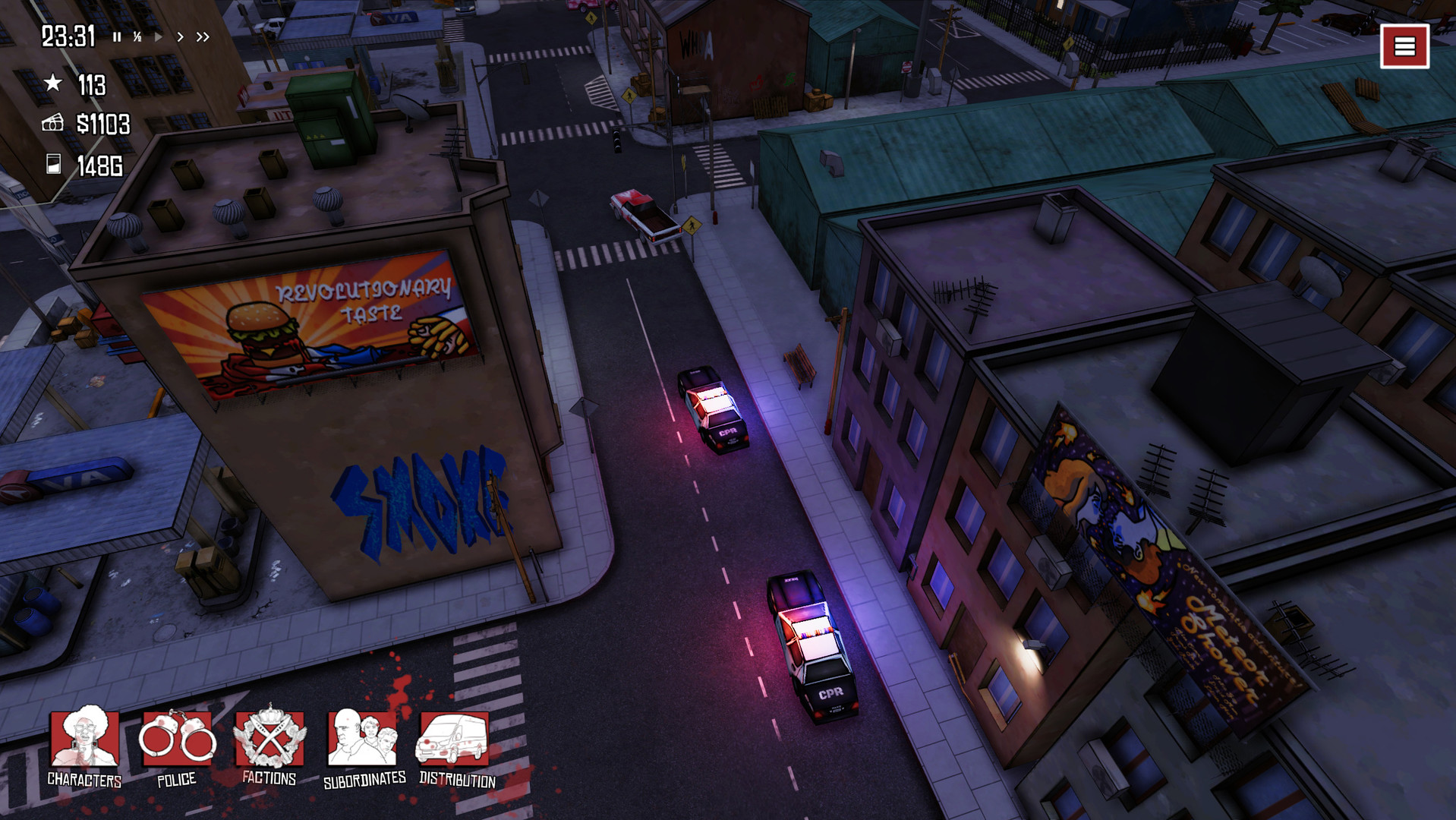
Task: Click the DISTRIBUTION label
Action: (x=456, y=779)
